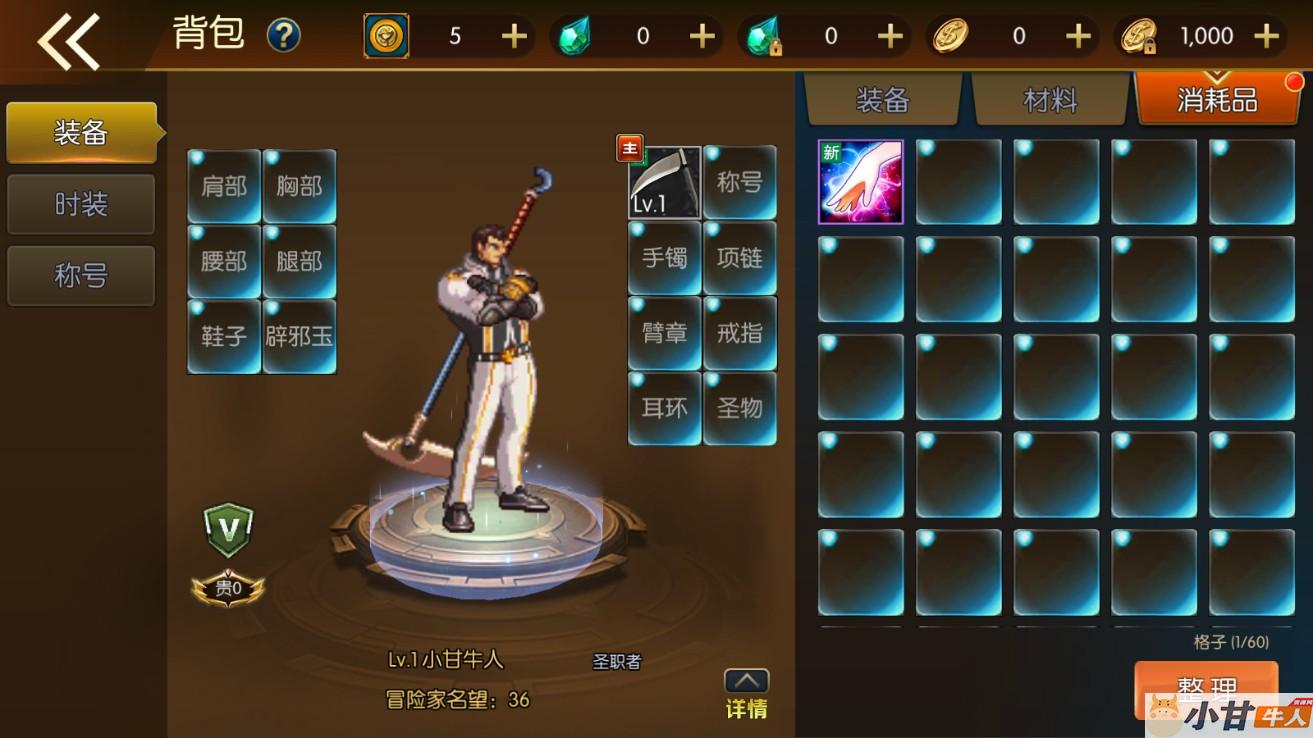Select the 辟邪玉 equipment slot
This screenshot has width=1313, height=738.
click(299, 336)
